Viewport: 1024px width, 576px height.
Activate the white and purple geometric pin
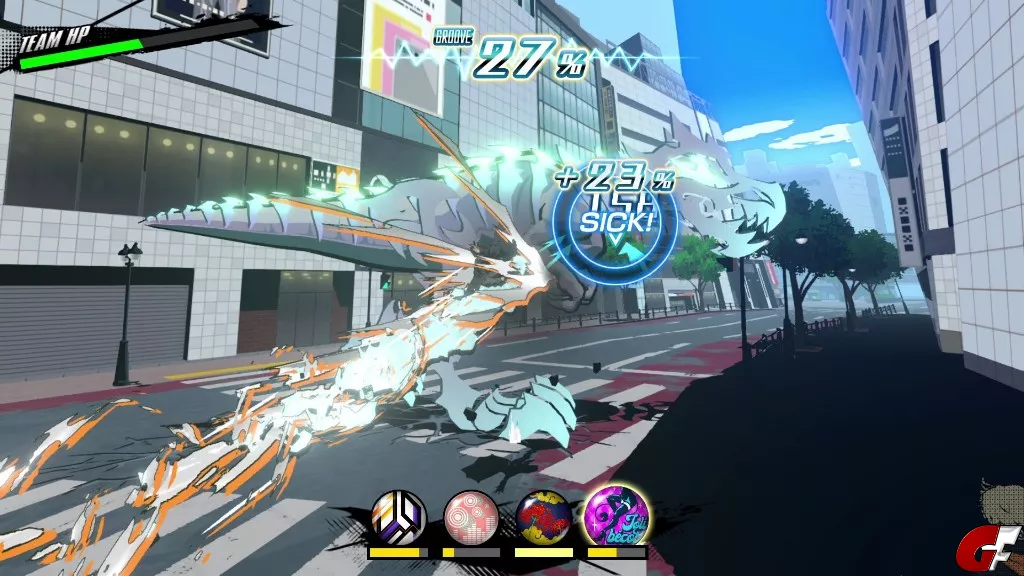tap(398, 517)
